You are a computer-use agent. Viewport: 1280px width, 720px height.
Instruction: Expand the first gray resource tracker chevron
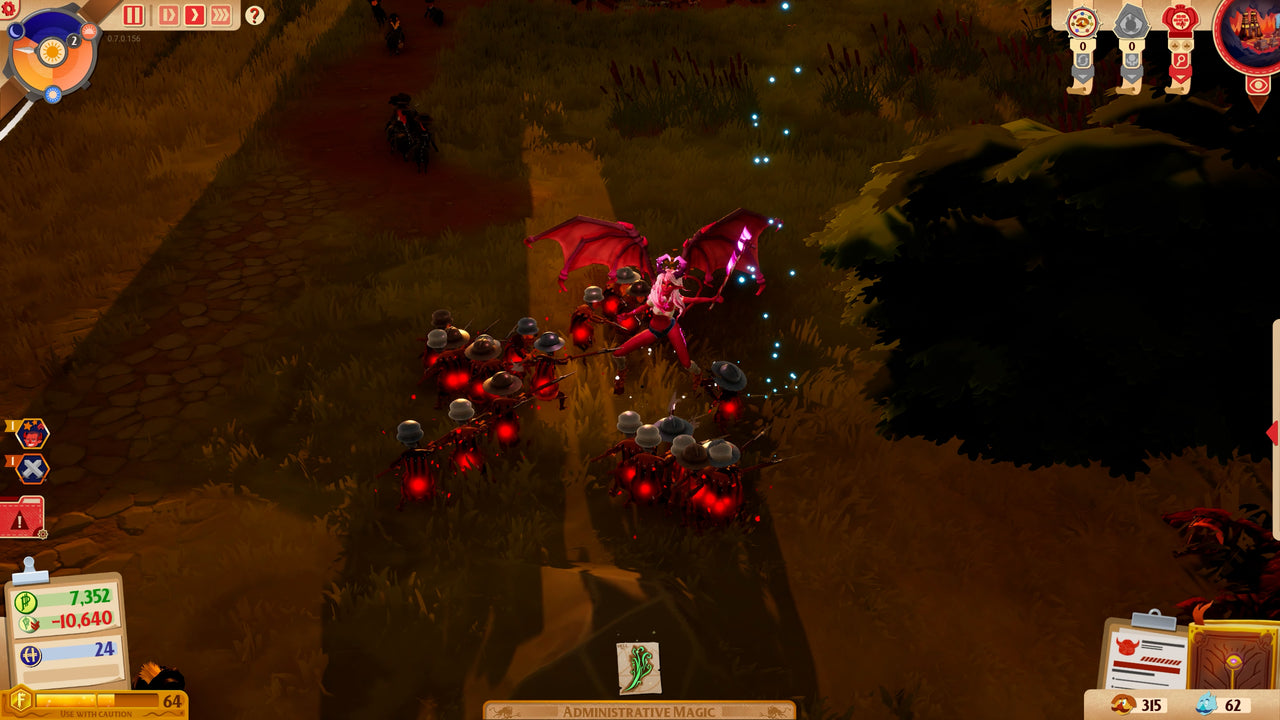[x=1082, y=75]
